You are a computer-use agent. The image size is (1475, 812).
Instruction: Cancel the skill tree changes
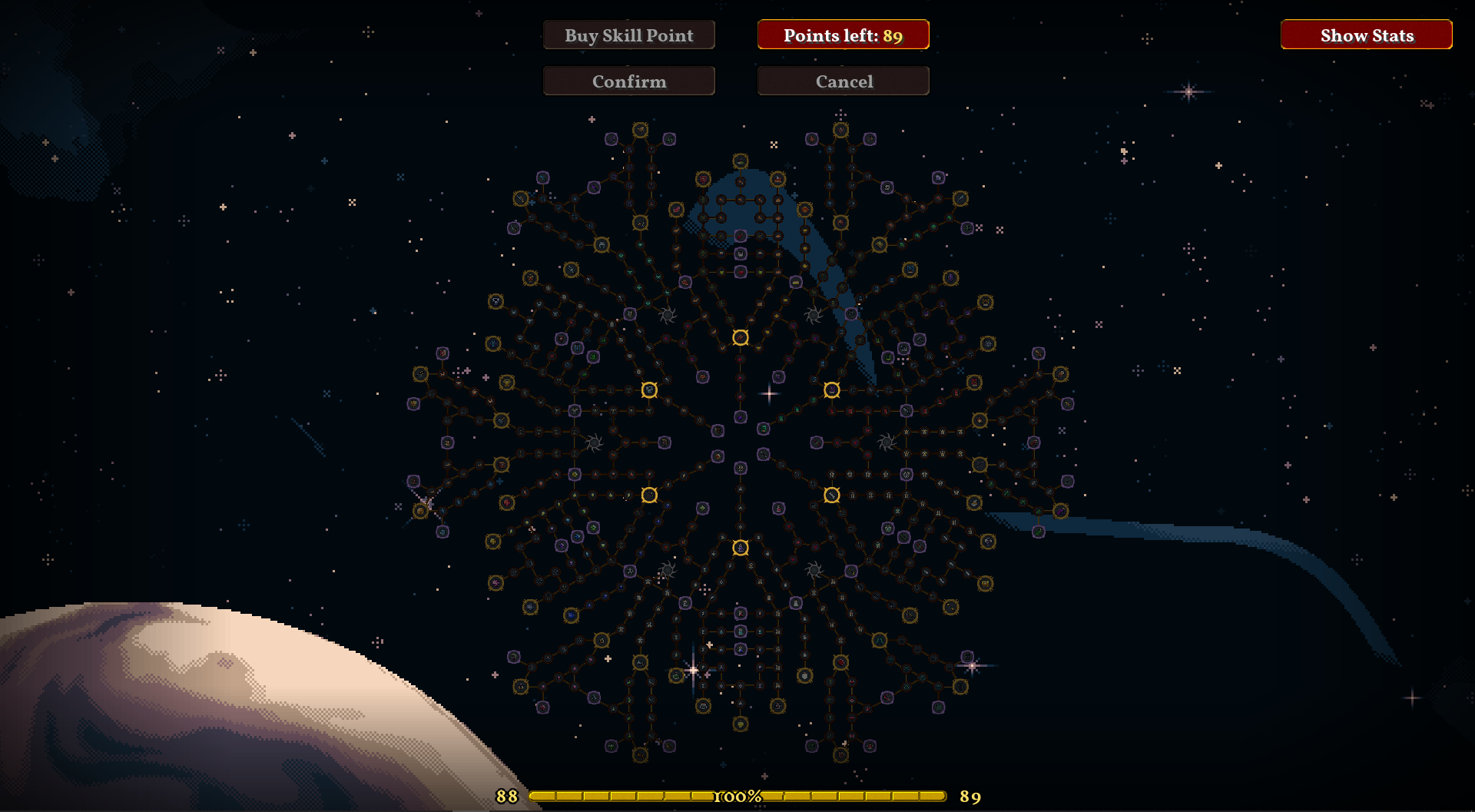pyautogui.click(x=843, y=81)
